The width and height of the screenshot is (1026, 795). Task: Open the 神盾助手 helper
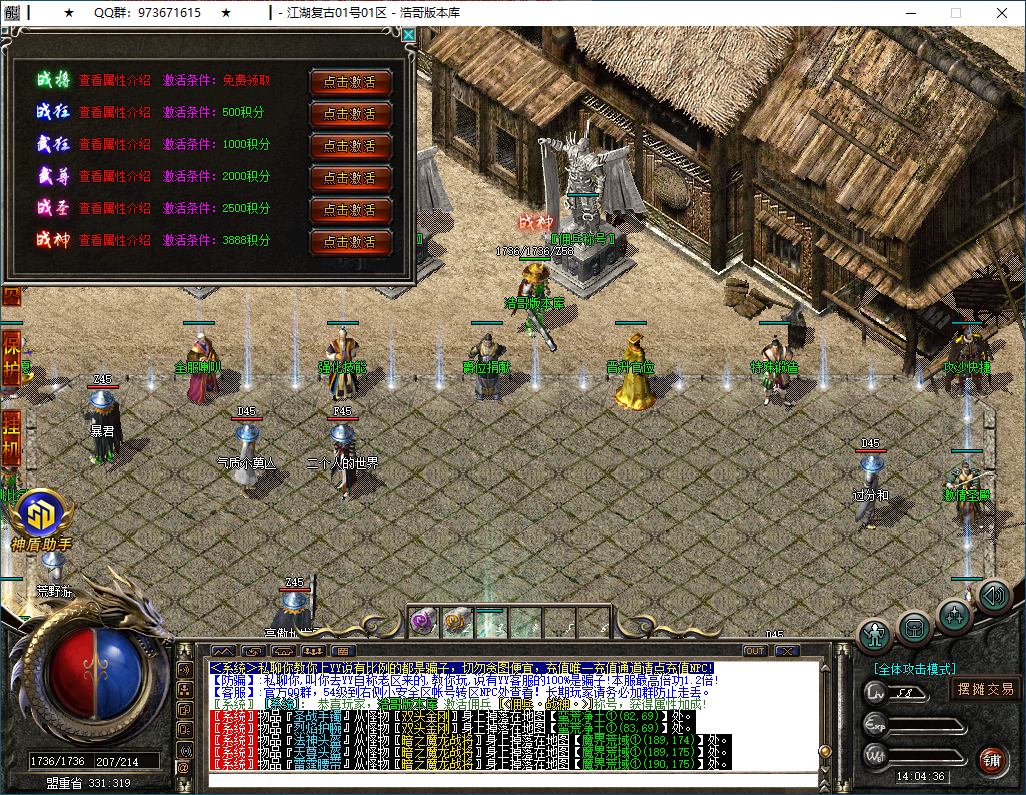(x=41, y=517)
